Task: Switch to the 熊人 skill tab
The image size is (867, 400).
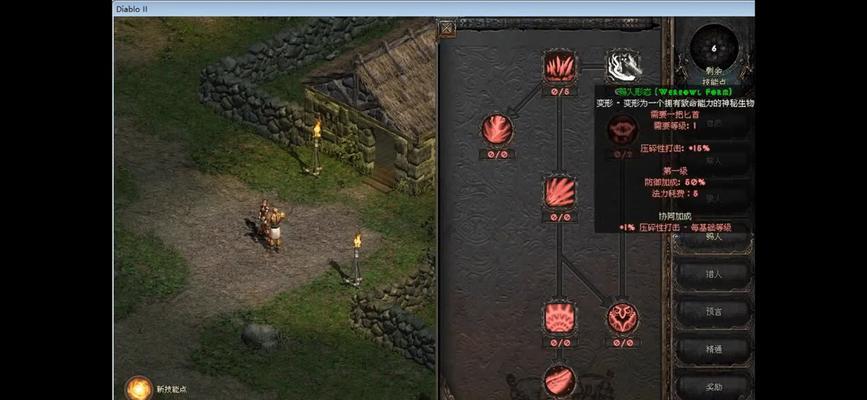Action: (713, 237)
